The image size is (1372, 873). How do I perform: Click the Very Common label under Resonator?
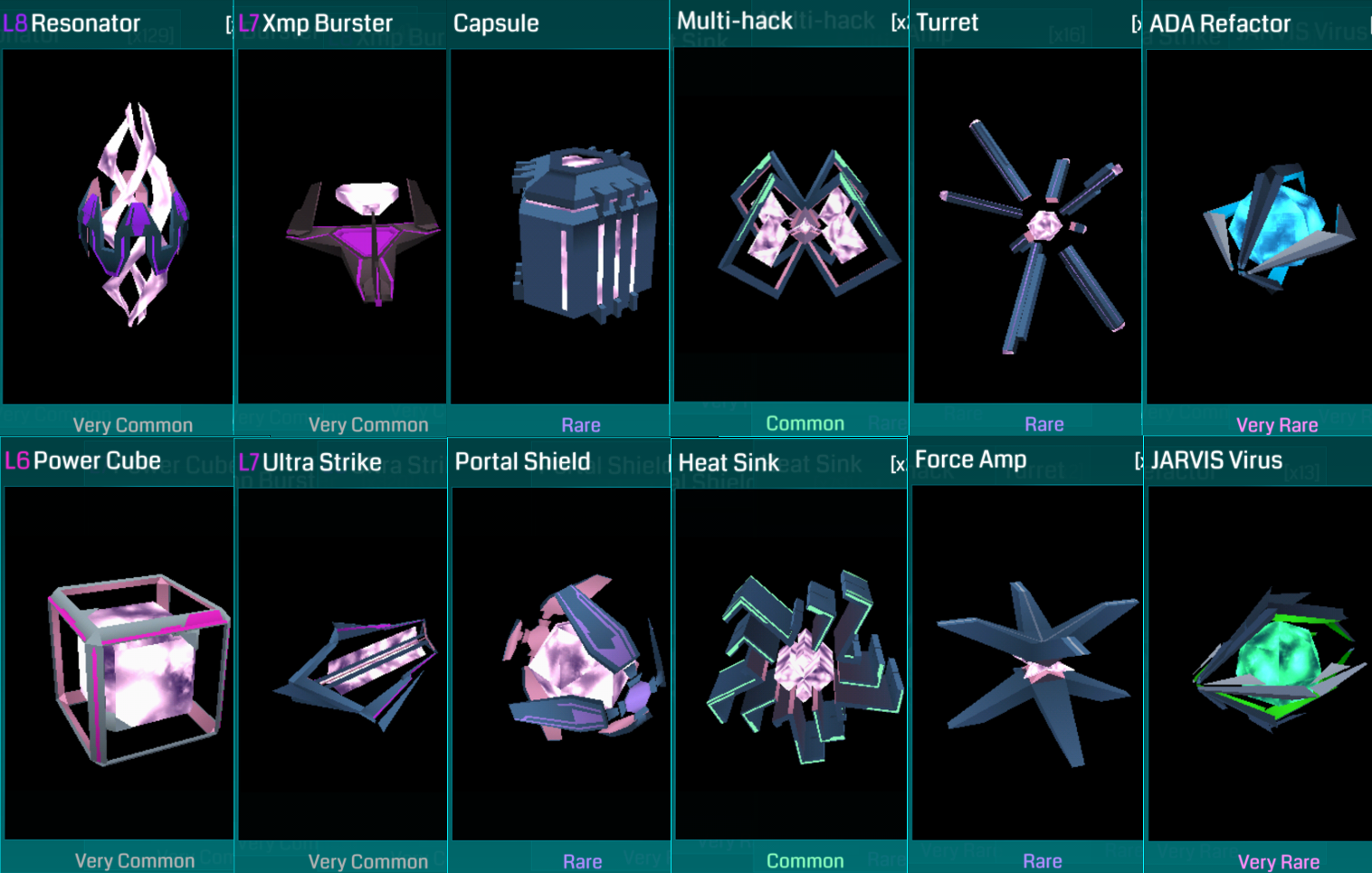point(131,424)
